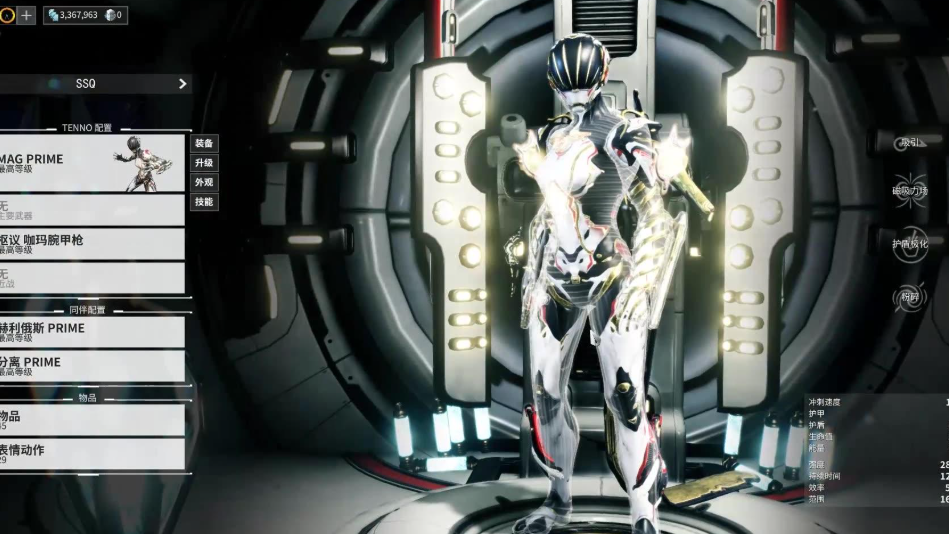Open the 分离 PRIME companion weapon slot
The width and height of the screenshot is (949, 534).
(92, 366)
